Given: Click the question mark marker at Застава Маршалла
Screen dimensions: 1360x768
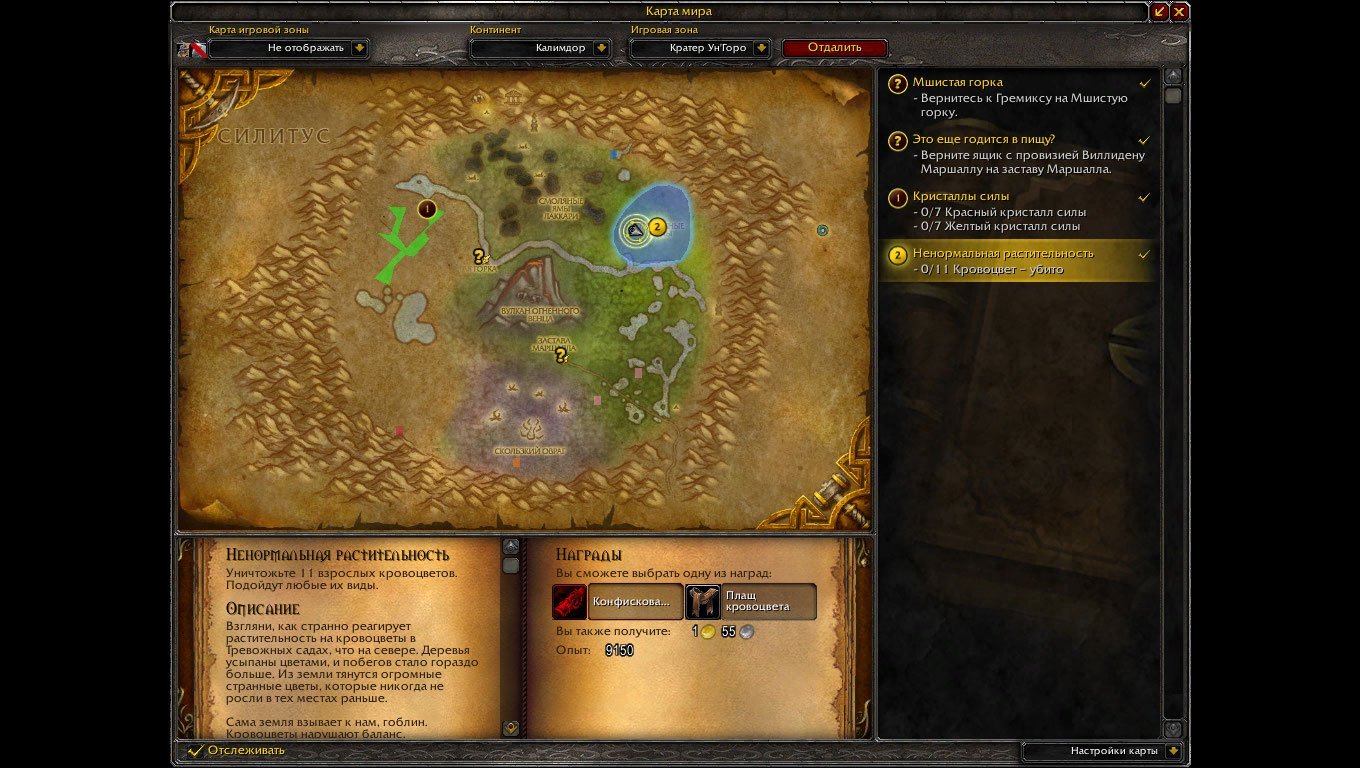Looking at the screenshot, I should (561, 355).
